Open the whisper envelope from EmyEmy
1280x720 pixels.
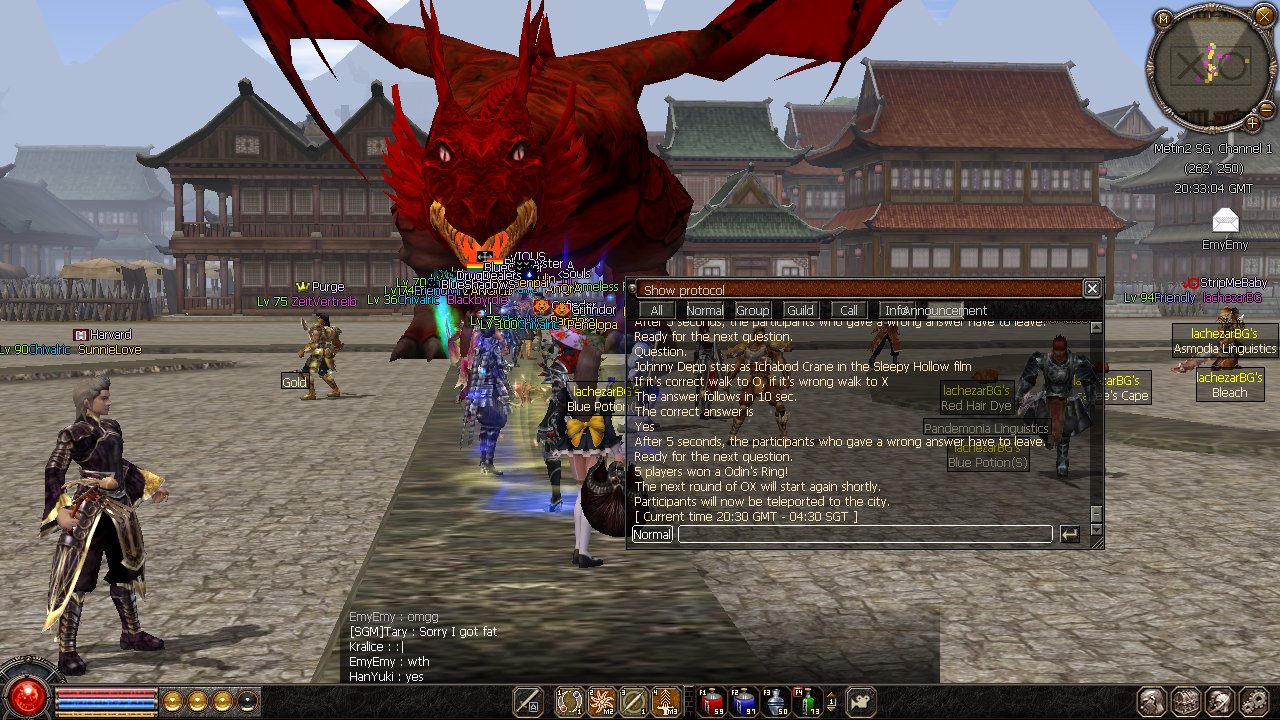[1225, 221]
